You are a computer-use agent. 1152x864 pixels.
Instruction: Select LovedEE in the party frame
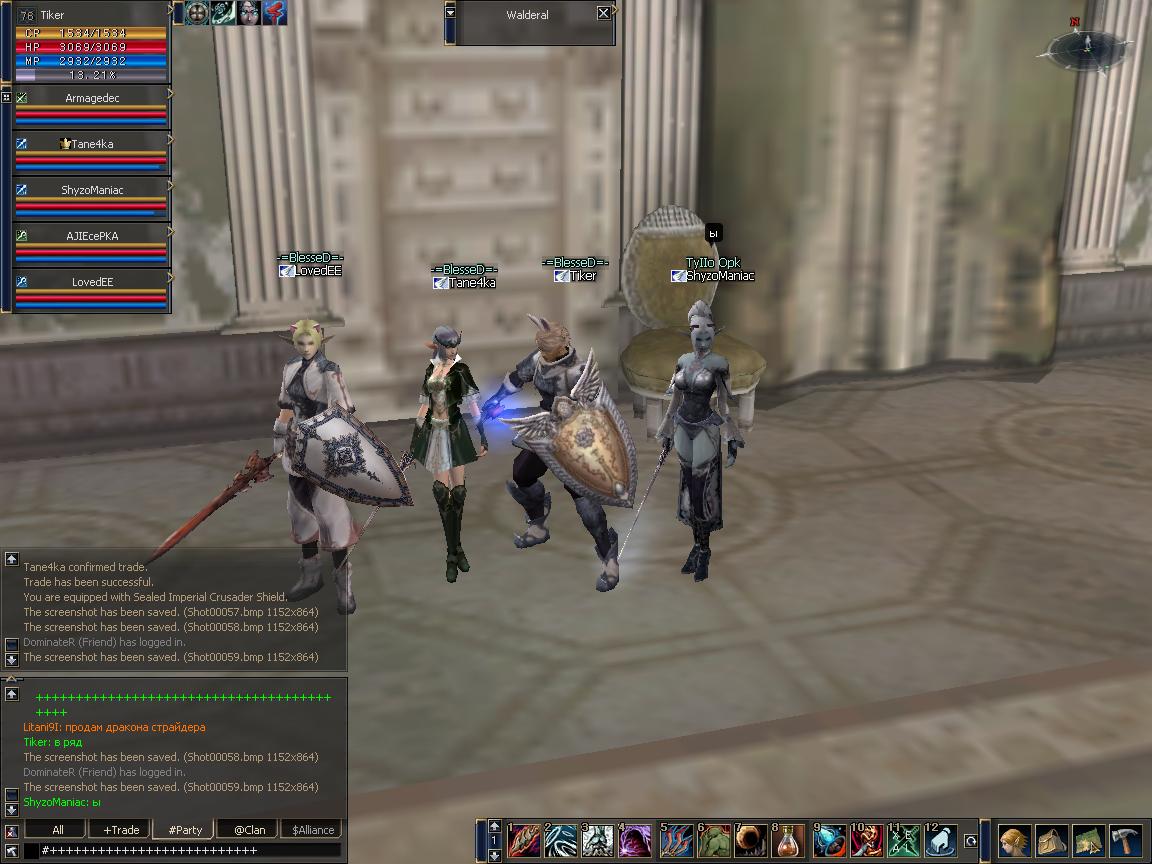[91, 282]
